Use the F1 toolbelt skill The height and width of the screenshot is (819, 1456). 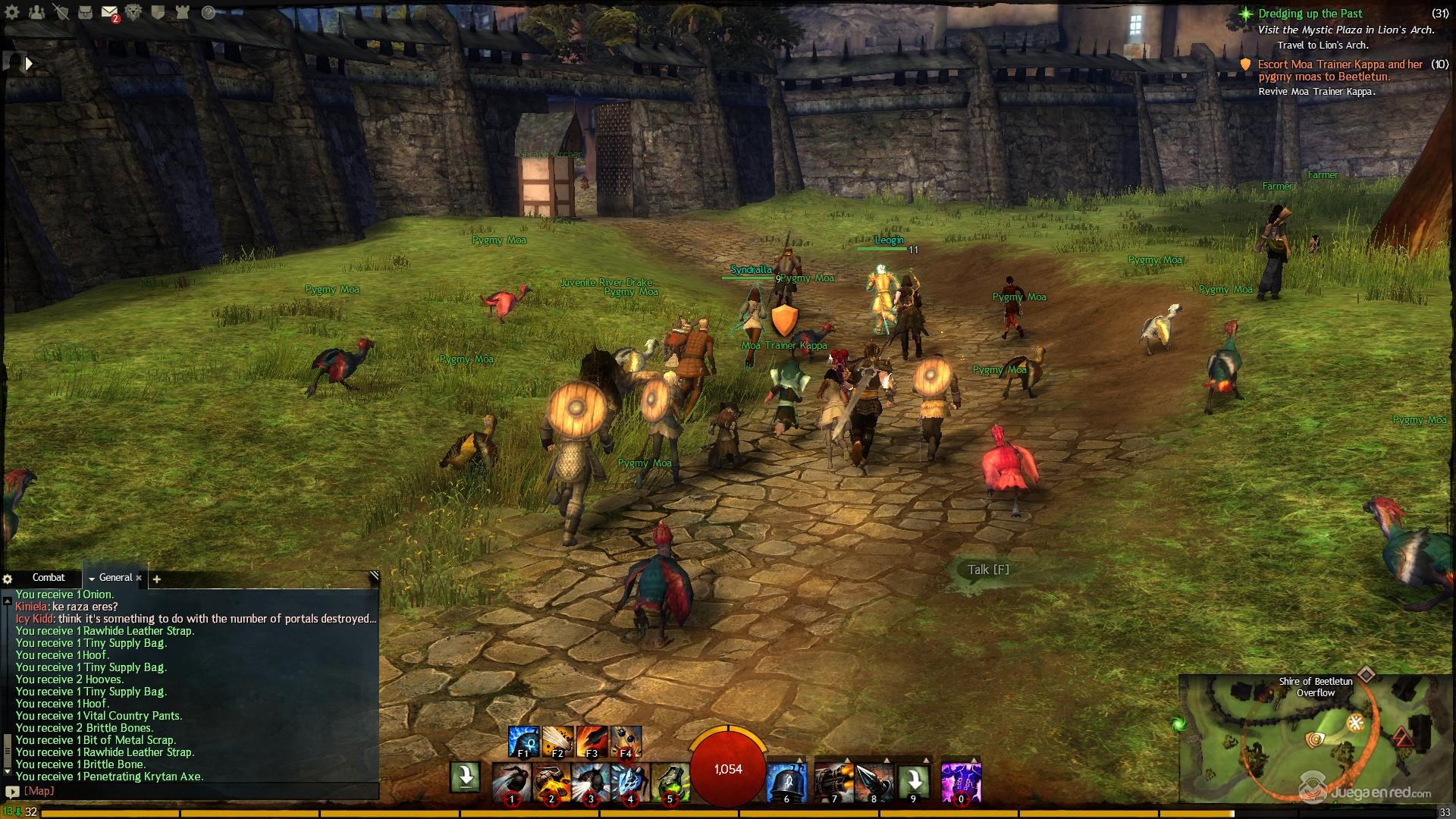coord(523,742)
